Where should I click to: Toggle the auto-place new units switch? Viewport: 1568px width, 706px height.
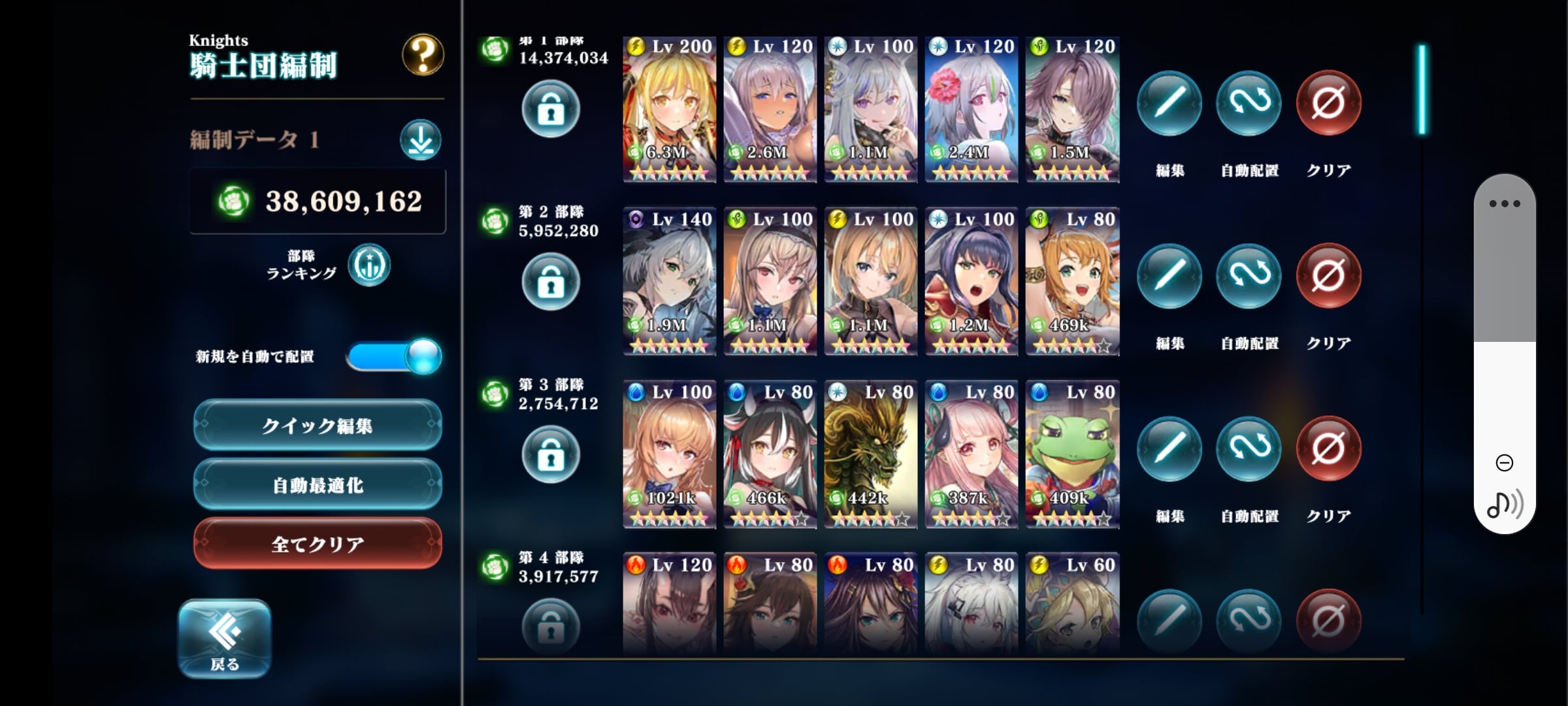[394, 356]
